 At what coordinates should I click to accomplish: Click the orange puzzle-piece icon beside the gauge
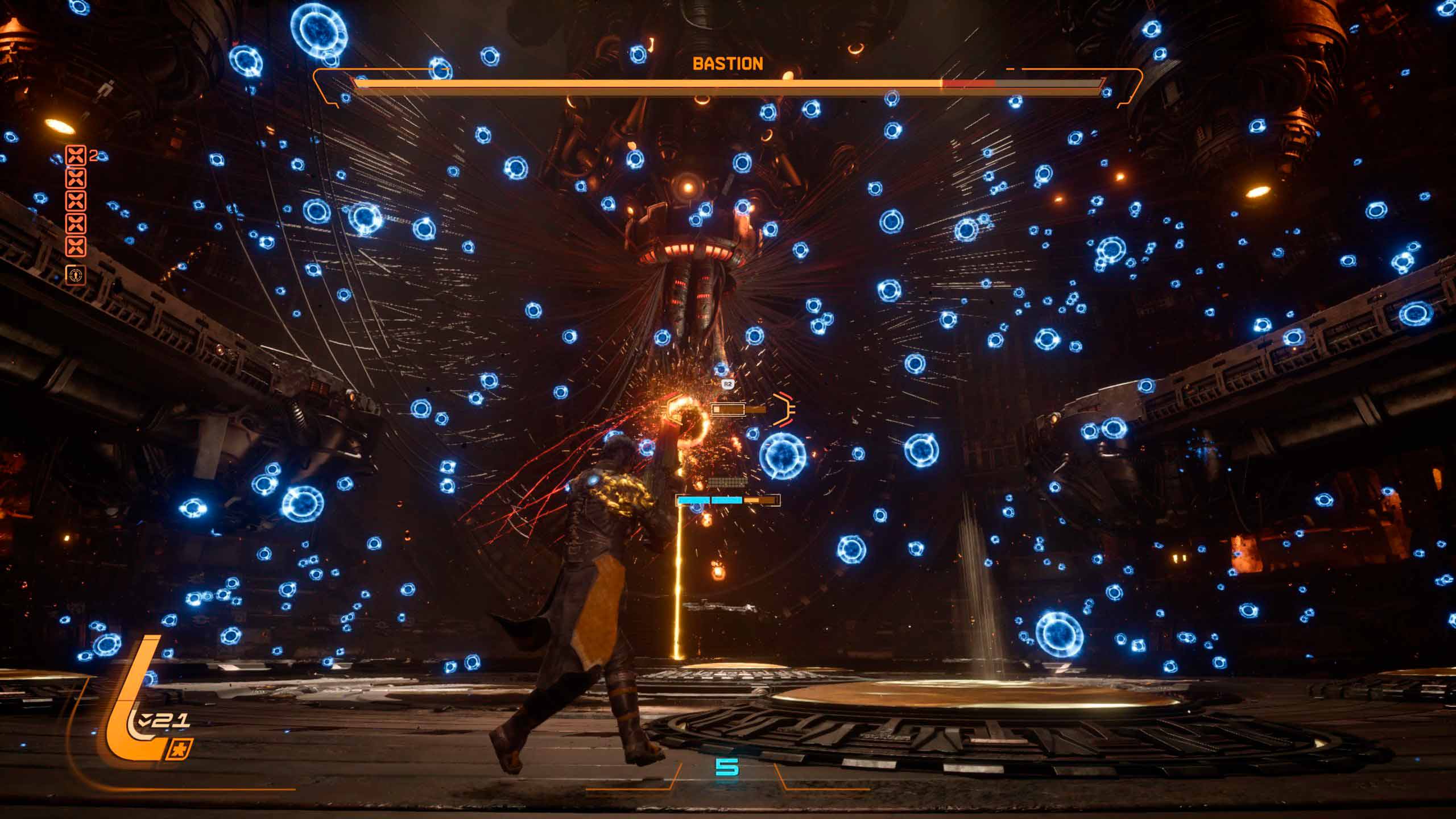(180, 748)
